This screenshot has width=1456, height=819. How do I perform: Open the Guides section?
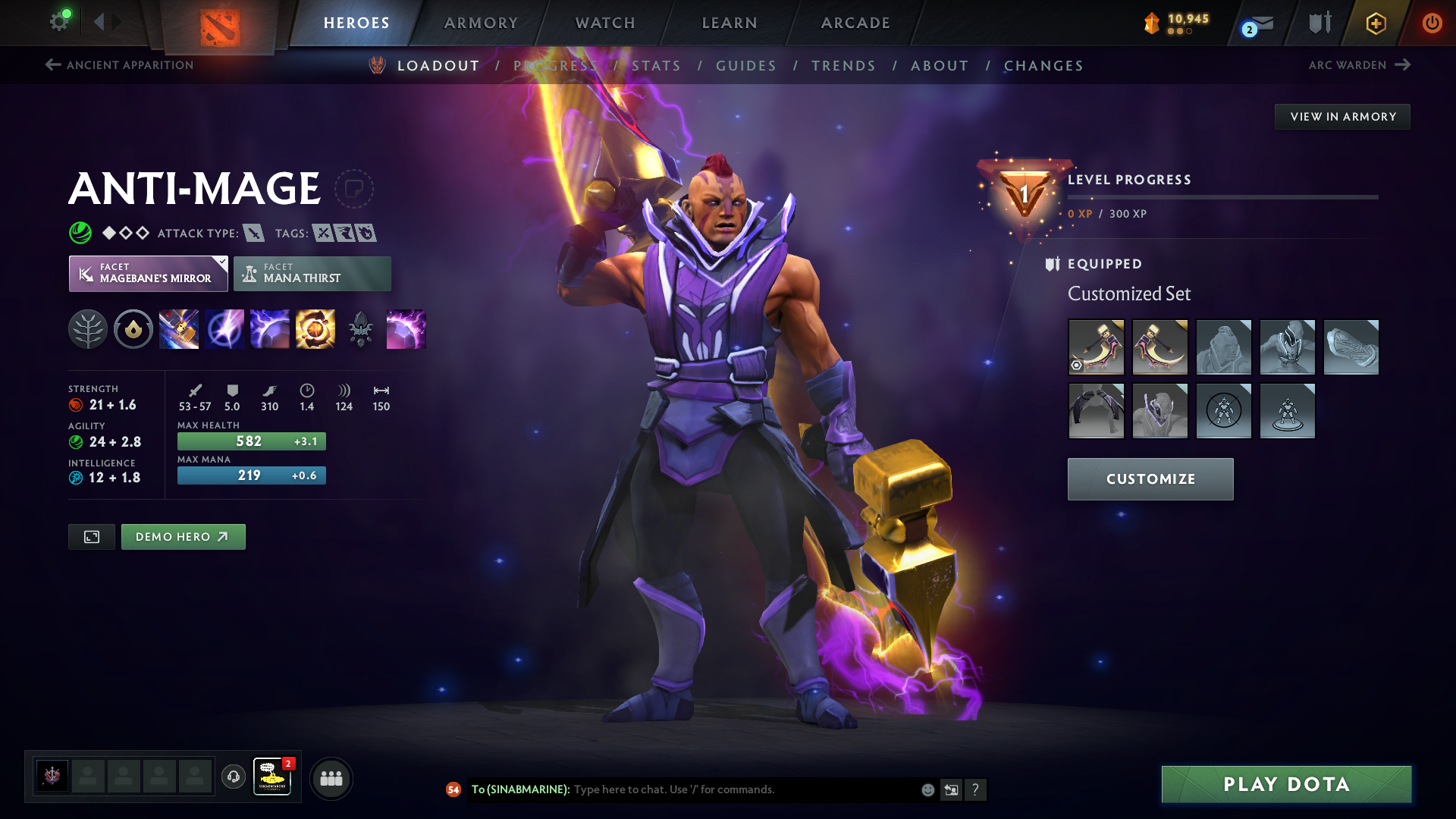(x=746, y=66)
